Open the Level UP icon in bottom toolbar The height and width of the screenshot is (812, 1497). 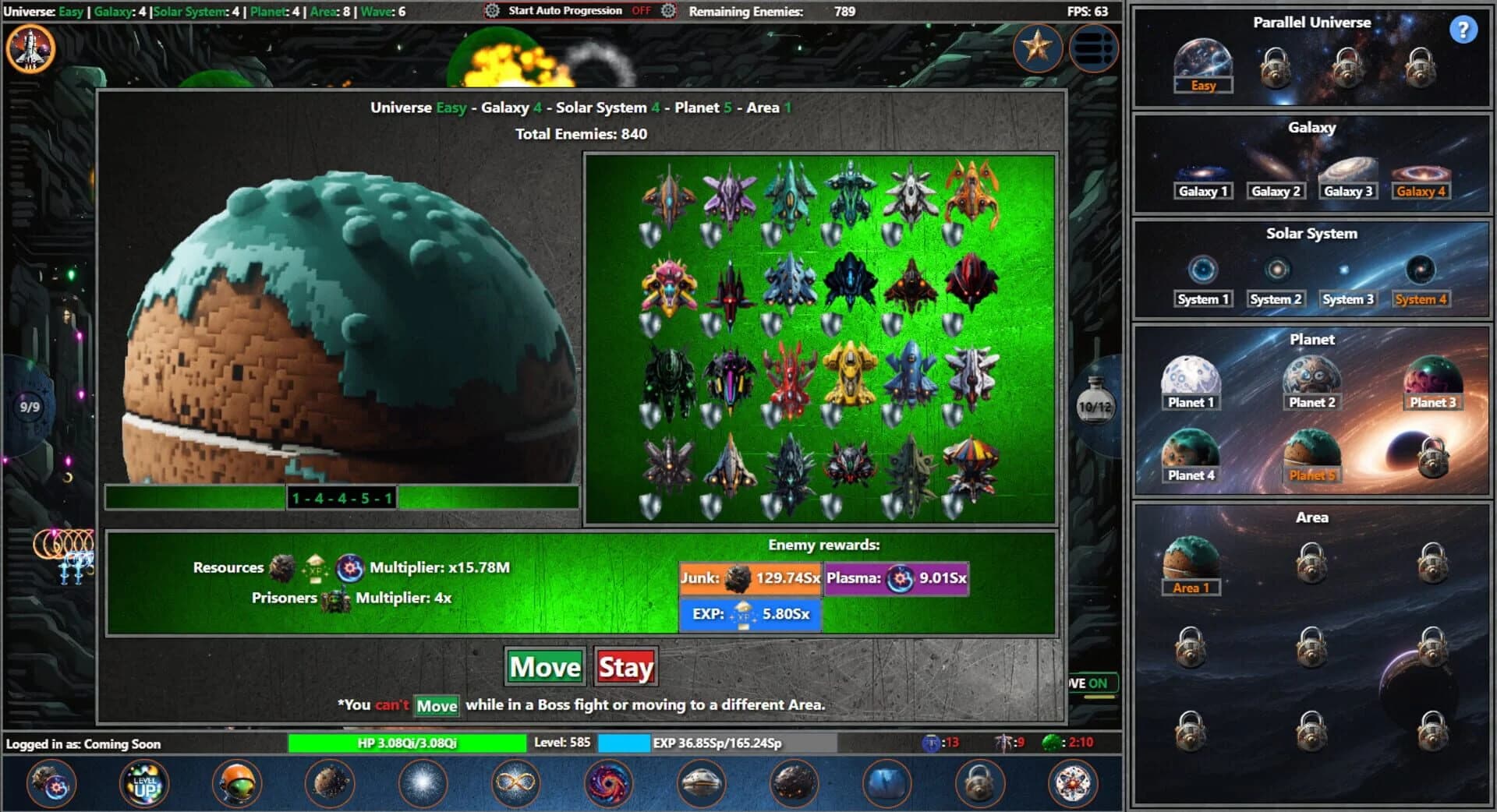144,784
